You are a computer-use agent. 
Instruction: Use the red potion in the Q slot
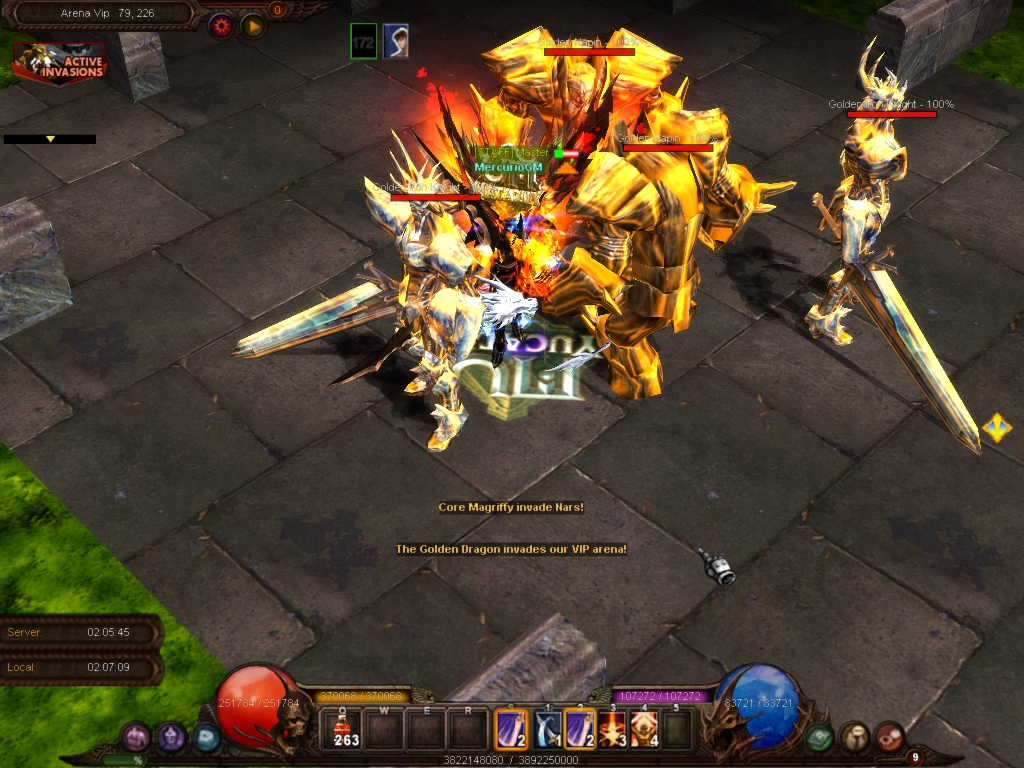click(347, 730)
